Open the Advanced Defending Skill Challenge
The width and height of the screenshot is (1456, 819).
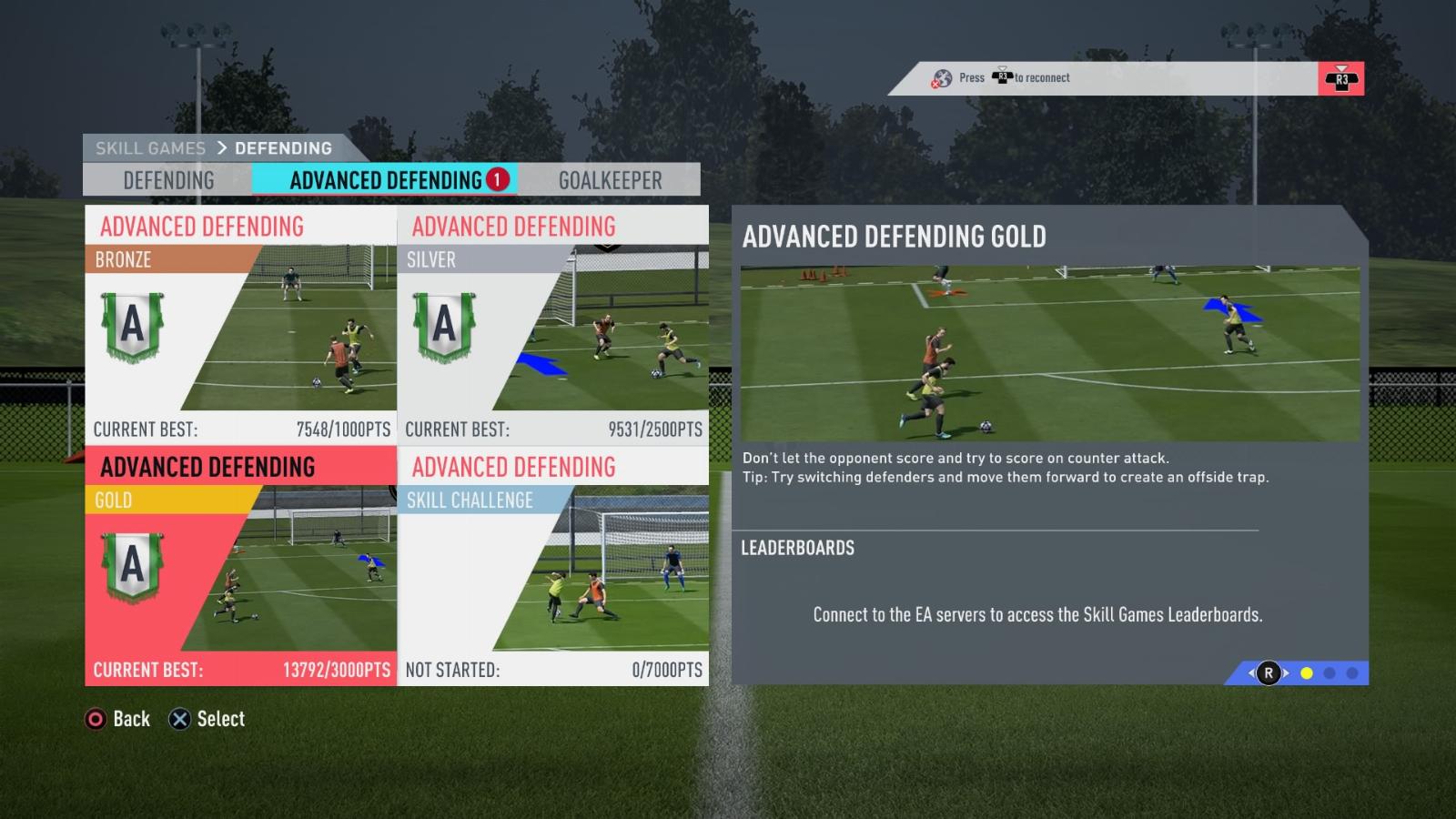[x=553, y=566]
